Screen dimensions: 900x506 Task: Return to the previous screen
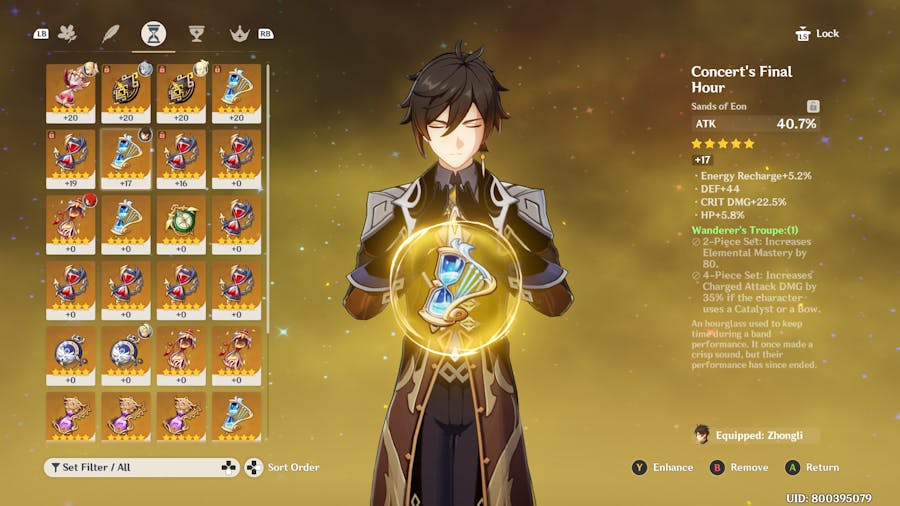coord(812,467)
